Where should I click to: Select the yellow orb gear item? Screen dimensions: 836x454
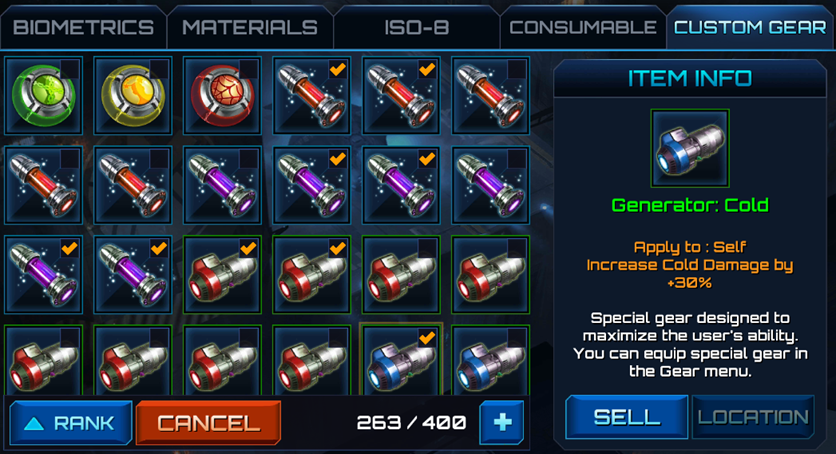click(133, 95)
